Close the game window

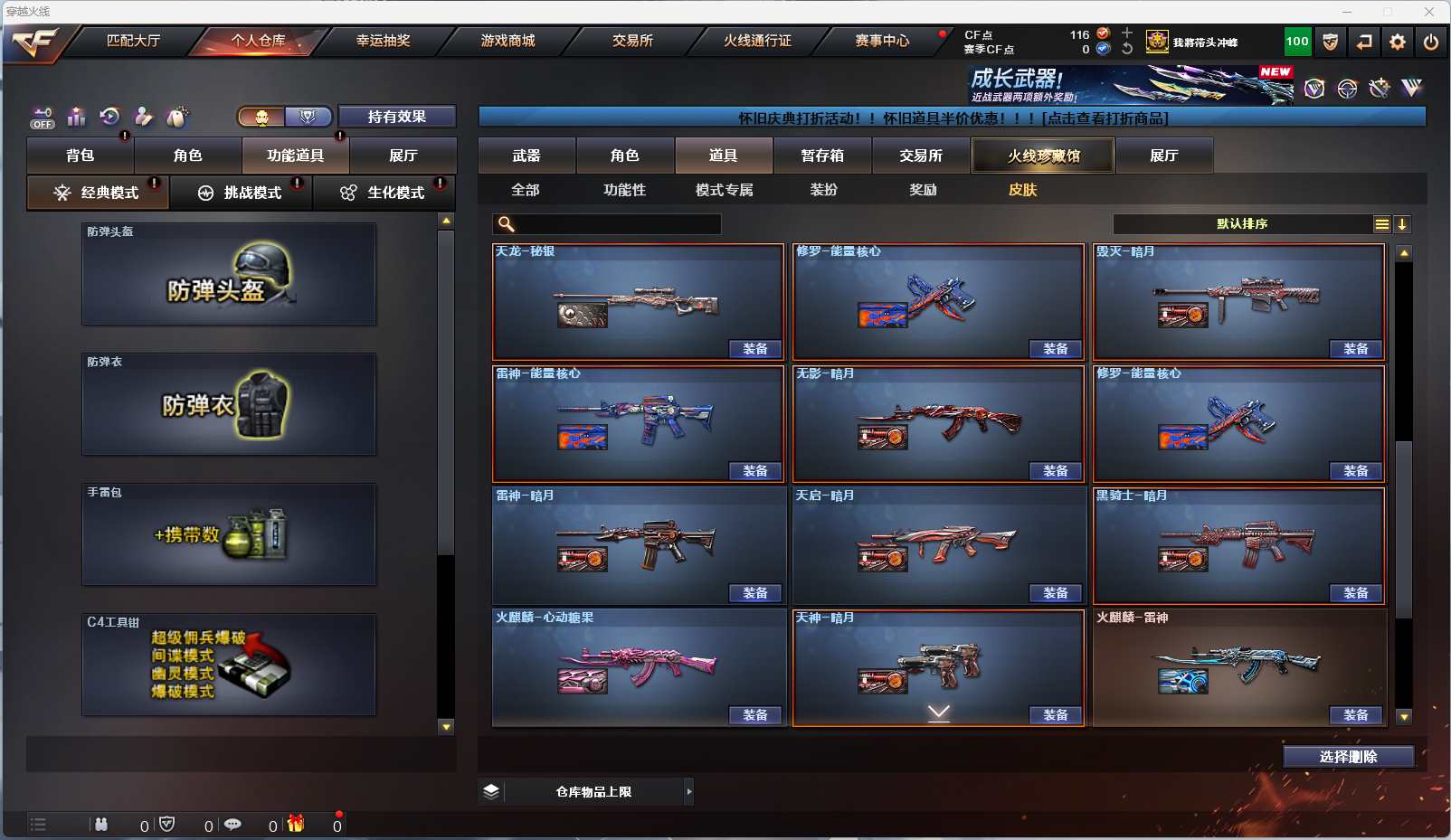[1429, 12]
